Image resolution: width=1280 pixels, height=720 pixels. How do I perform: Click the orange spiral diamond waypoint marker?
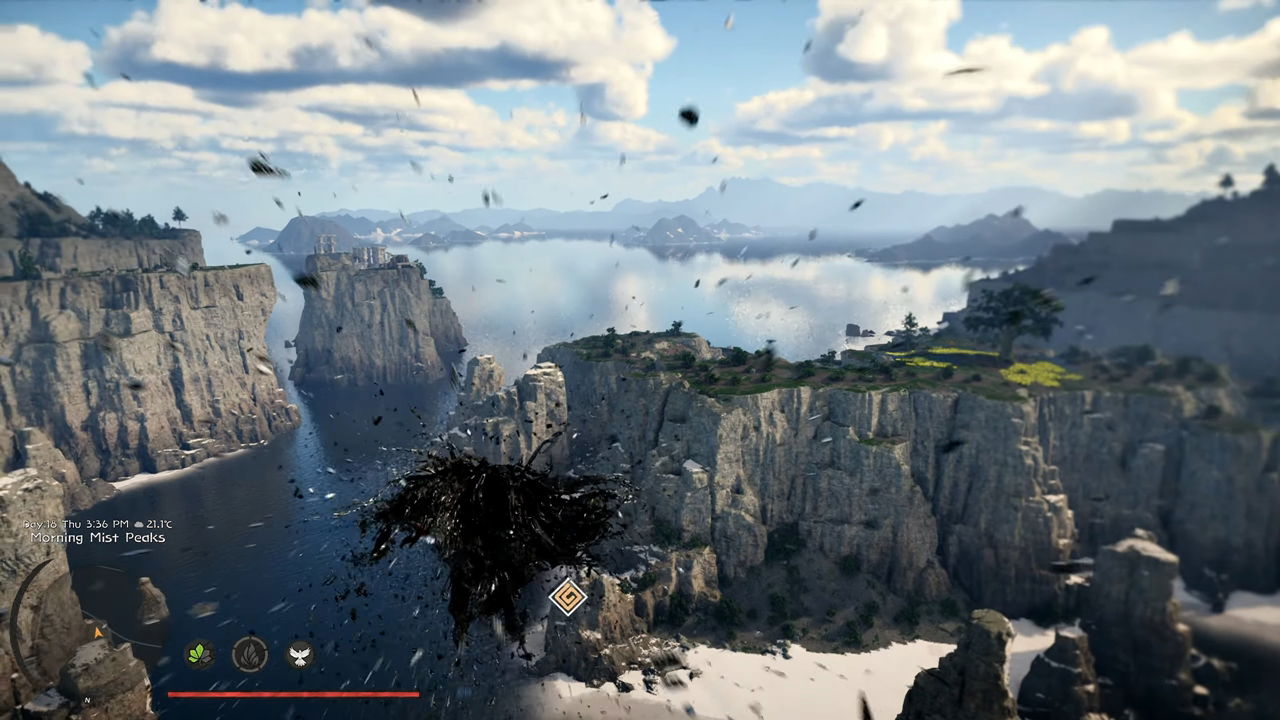[568, 597]
